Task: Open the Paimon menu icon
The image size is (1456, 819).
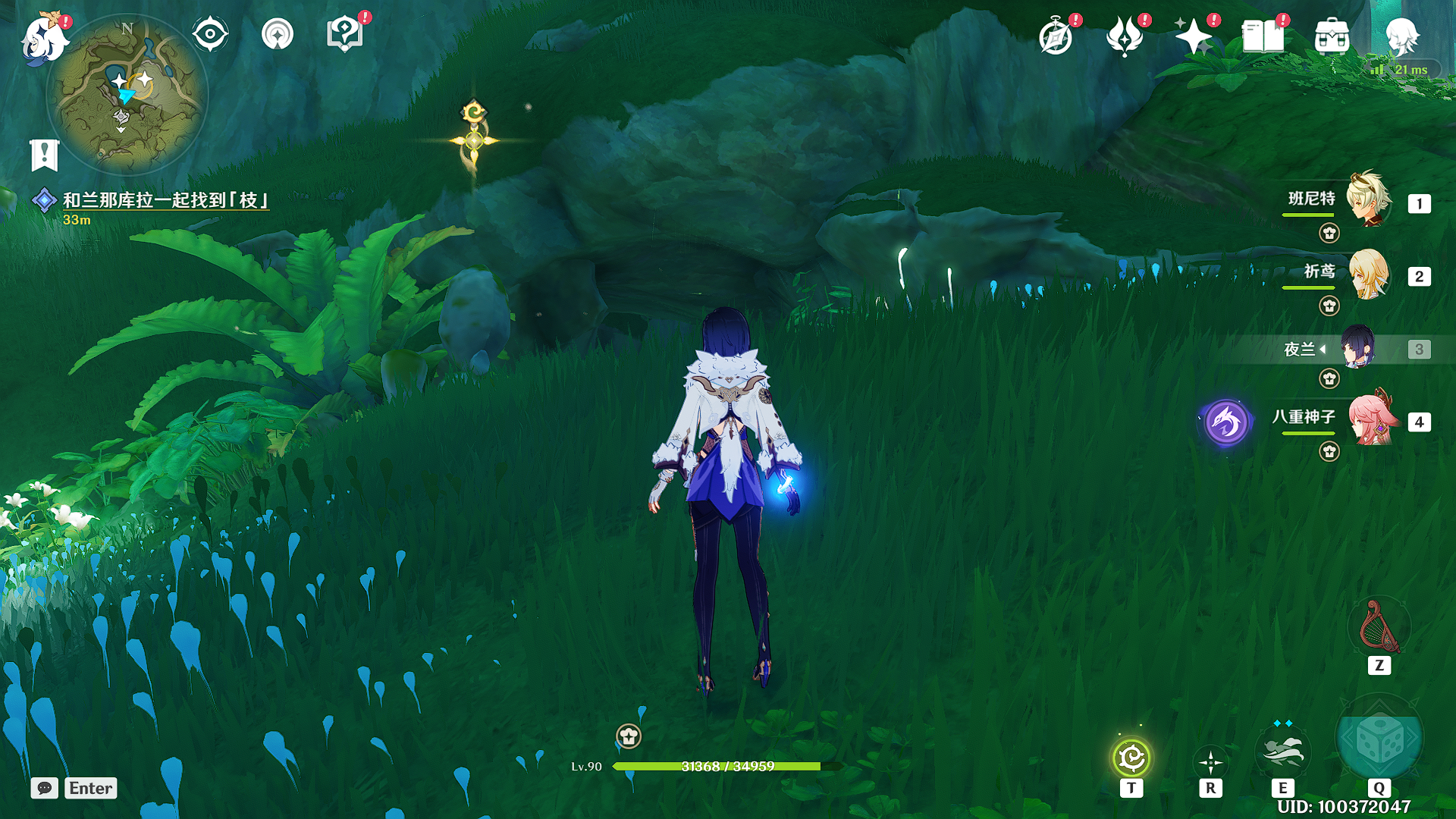Action: (44, 38)
